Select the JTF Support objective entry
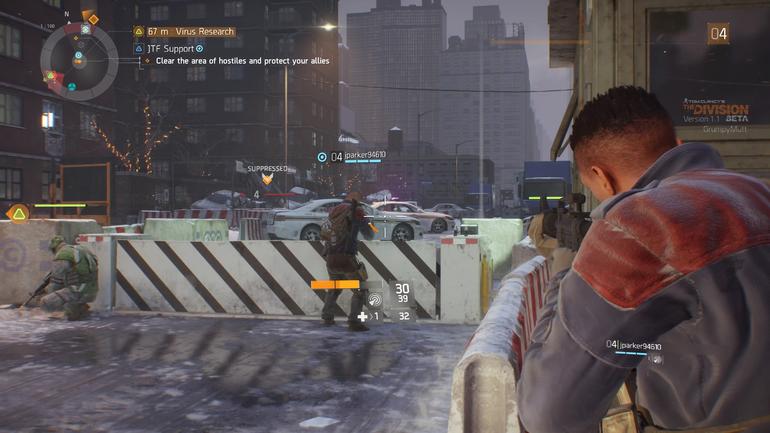The height and width of the screenshot is (433, 770). tap(174, 47)
